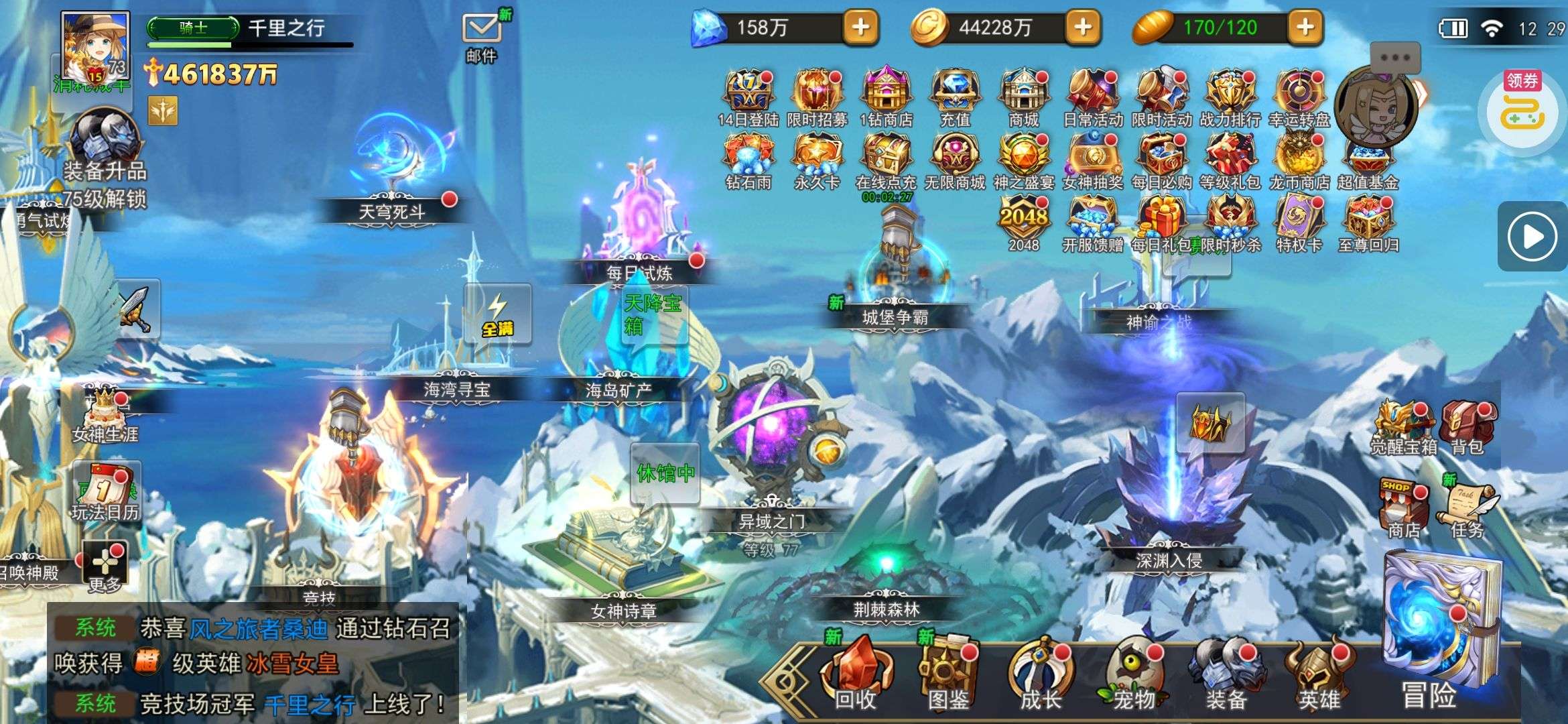The image size is (1568, 724).
Task: Open the player avatar profile
Action: [94, 48]
